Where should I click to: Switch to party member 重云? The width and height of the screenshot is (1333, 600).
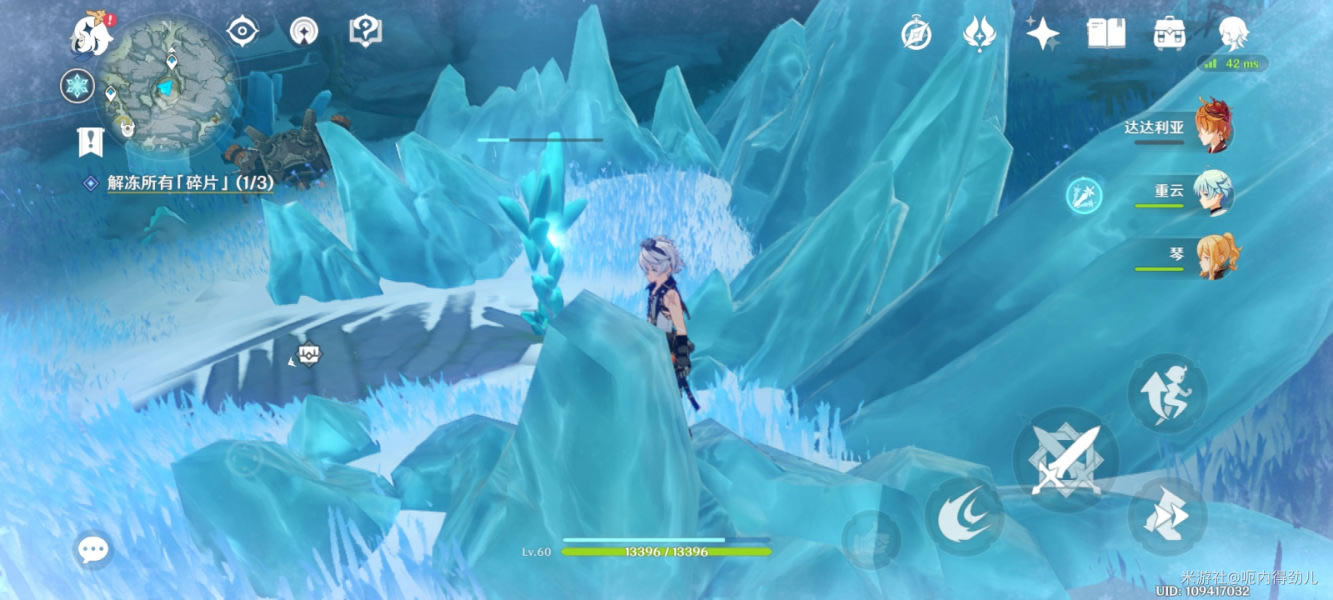1212,193
